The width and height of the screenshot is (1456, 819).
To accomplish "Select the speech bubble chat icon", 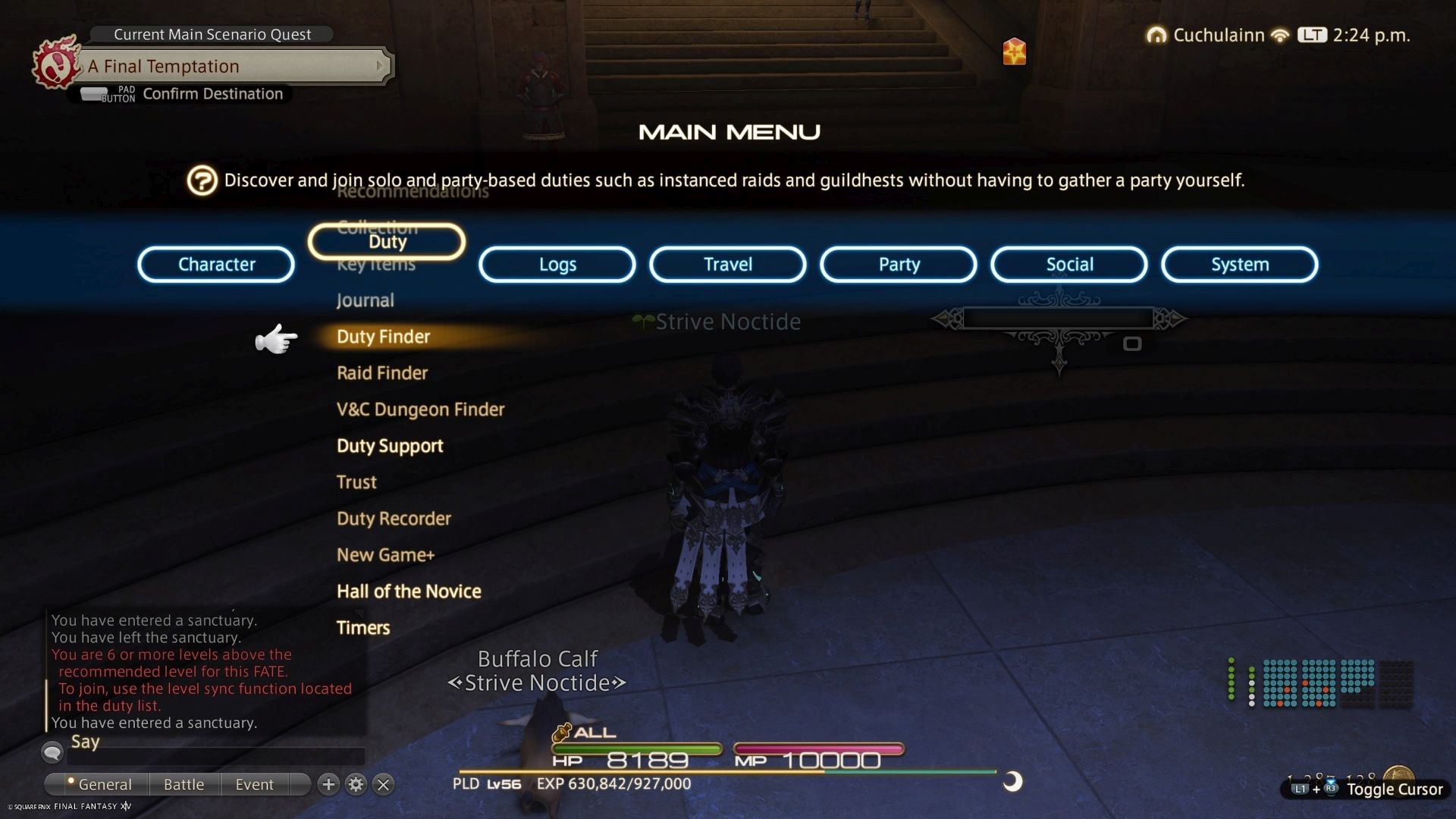I will [x=51, y=752].
